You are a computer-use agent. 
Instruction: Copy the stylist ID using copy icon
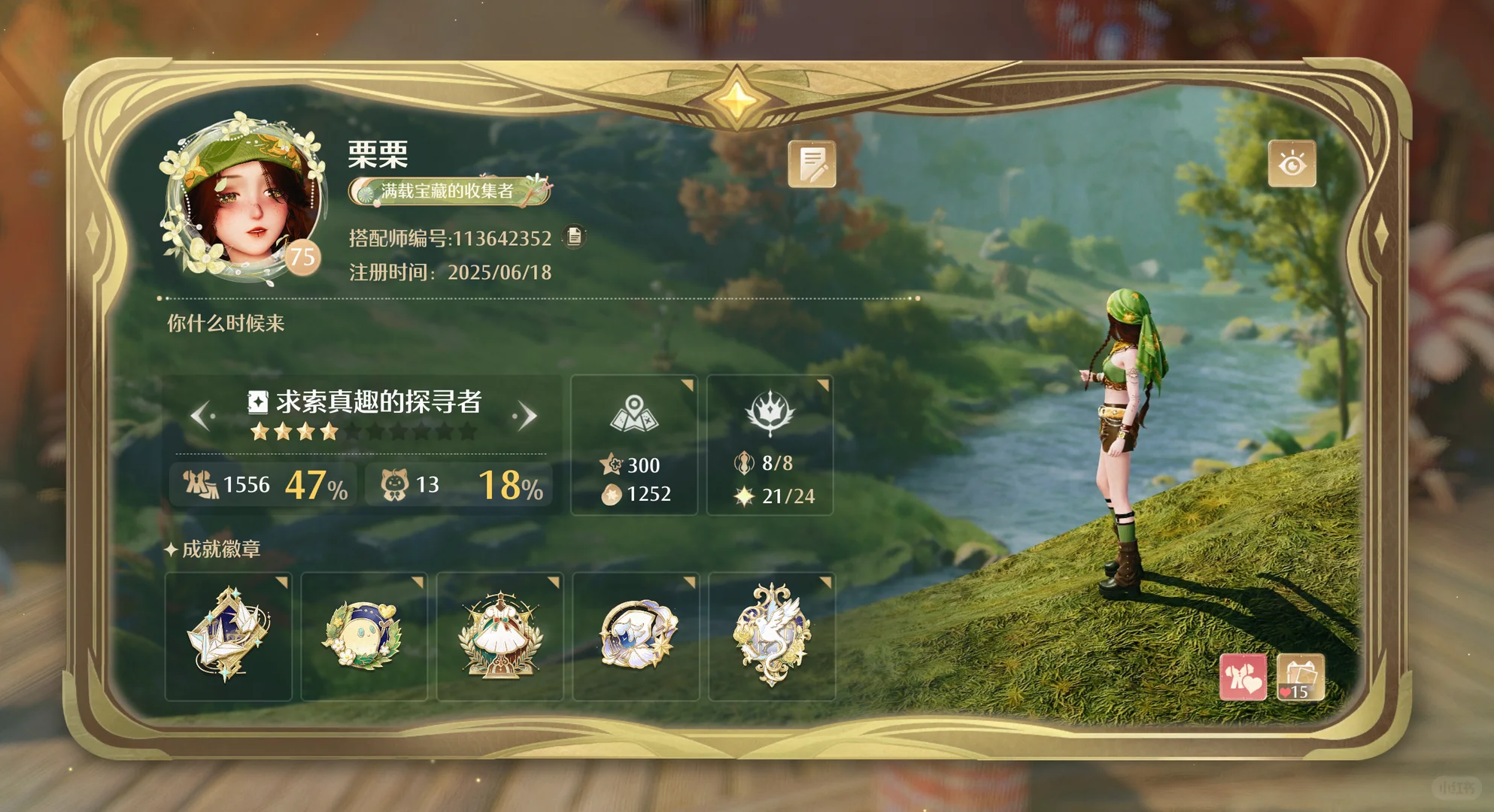(x=575, y=238)
